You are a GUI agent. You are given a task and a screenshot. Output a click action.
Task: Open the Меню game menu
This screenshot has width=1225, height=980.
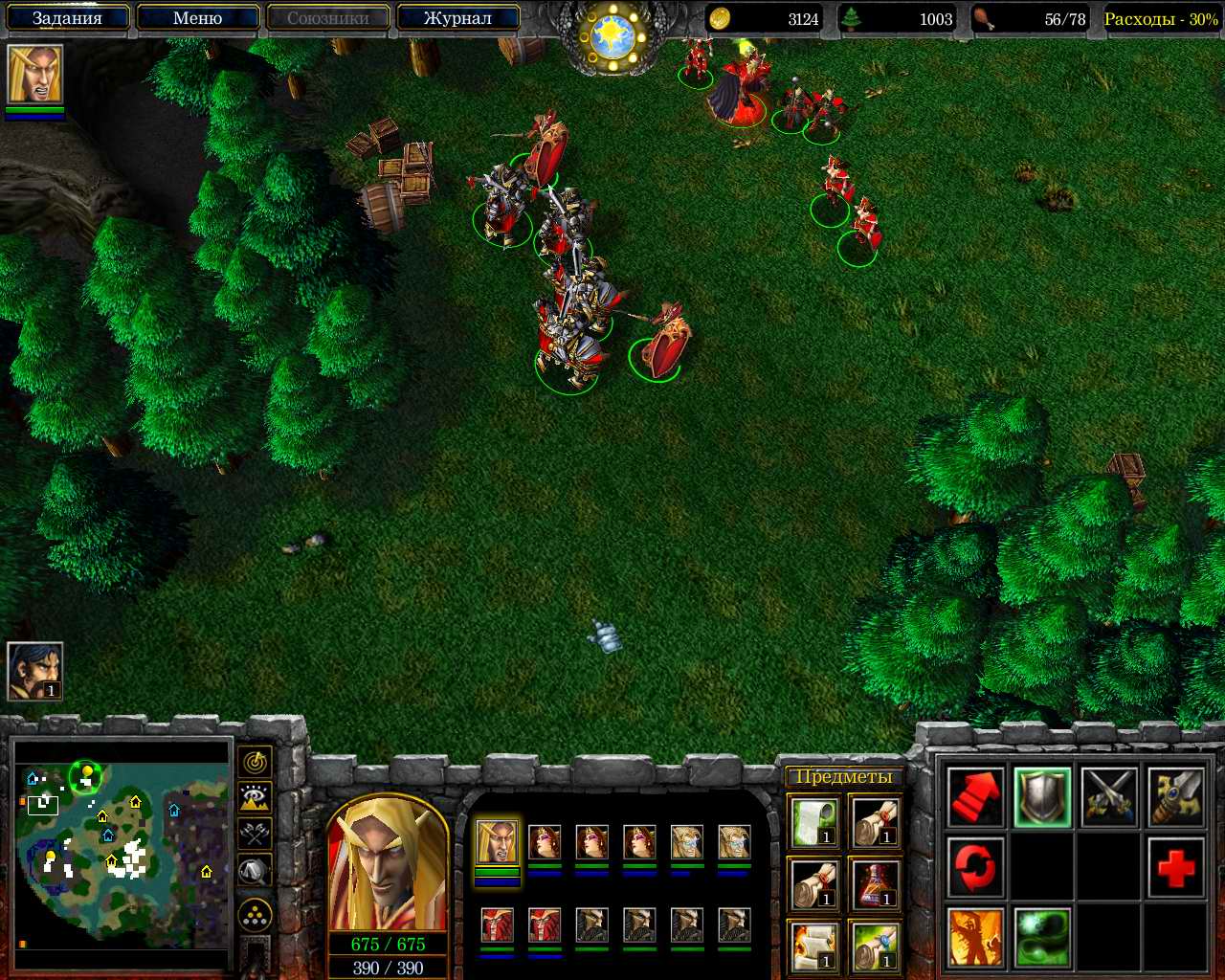[198, 18]
